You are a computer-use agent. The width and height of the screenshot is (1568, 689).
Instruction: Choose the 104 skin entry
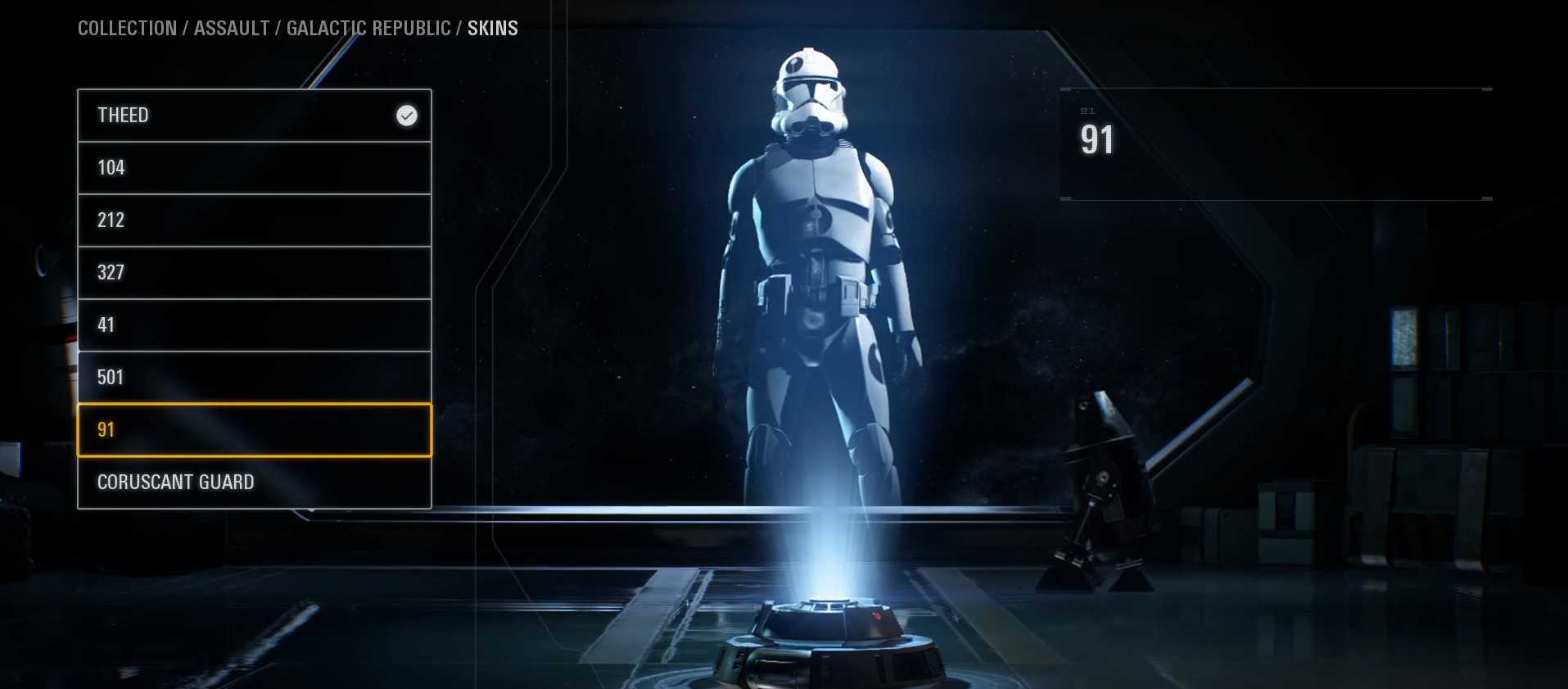[254, 168]
